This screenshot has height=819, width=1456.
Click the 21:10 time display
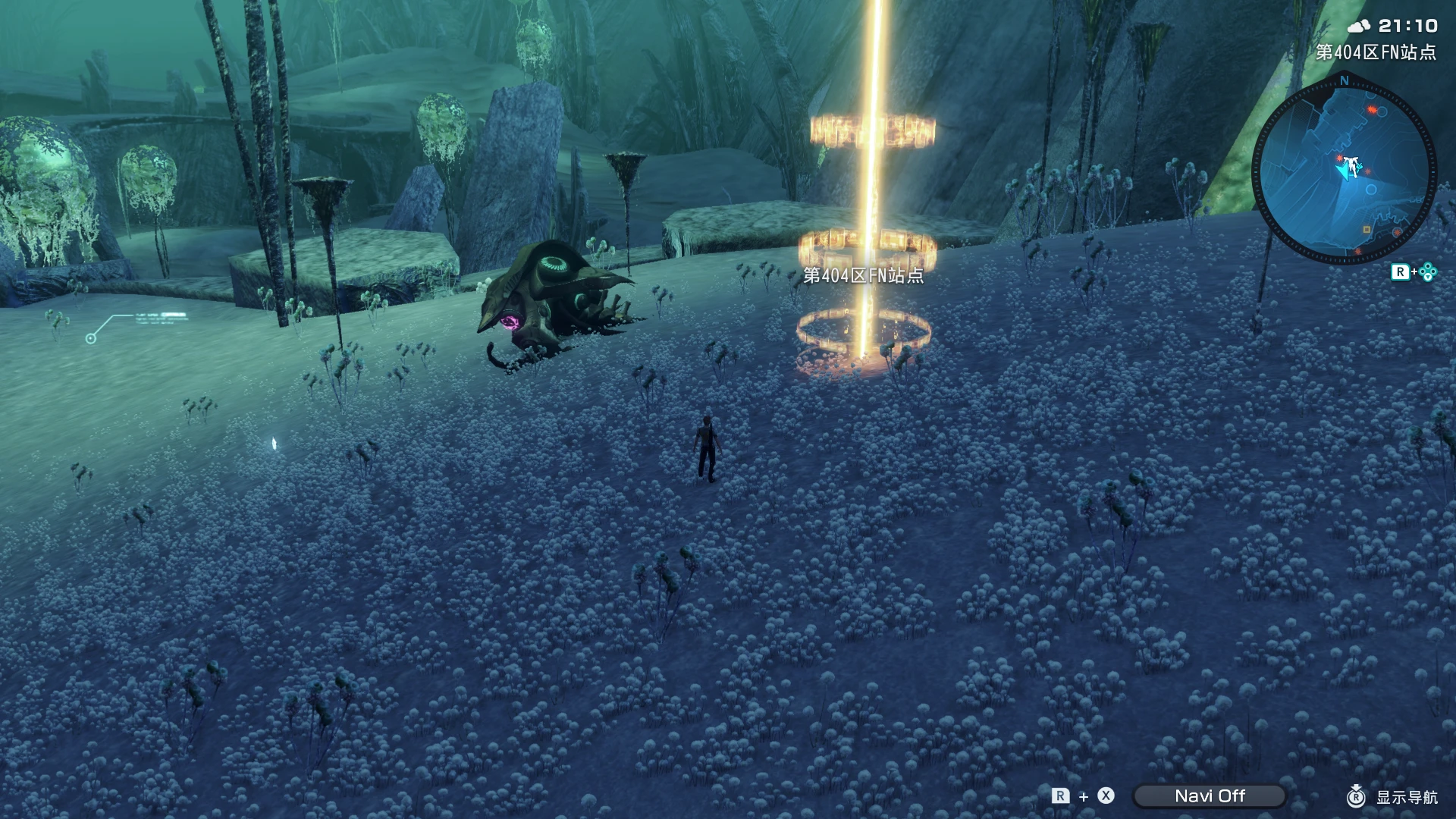click(1407, 27)
